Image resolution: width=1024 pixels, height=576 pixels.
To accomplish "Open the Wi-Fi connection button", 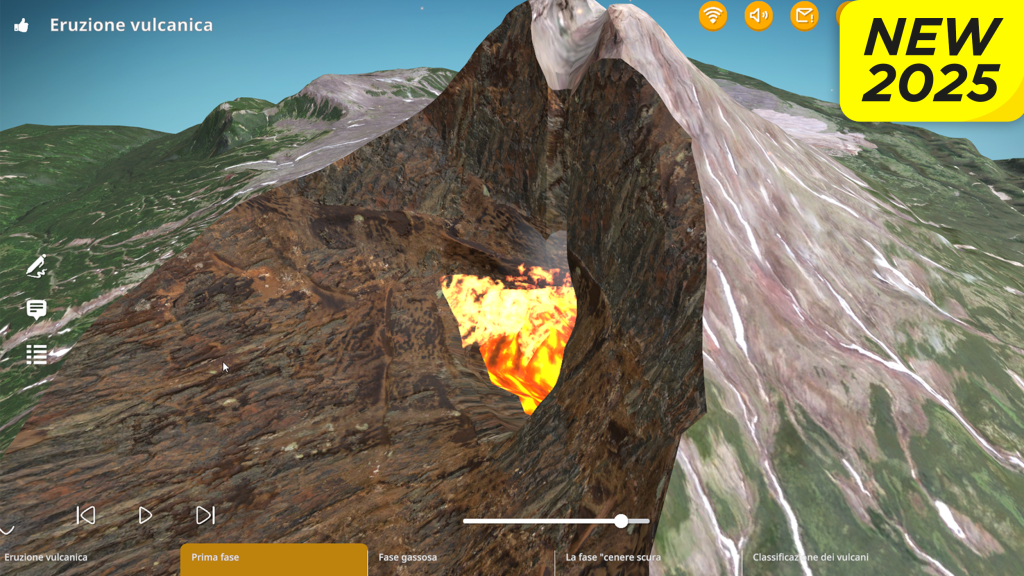I will coord(712,15).
